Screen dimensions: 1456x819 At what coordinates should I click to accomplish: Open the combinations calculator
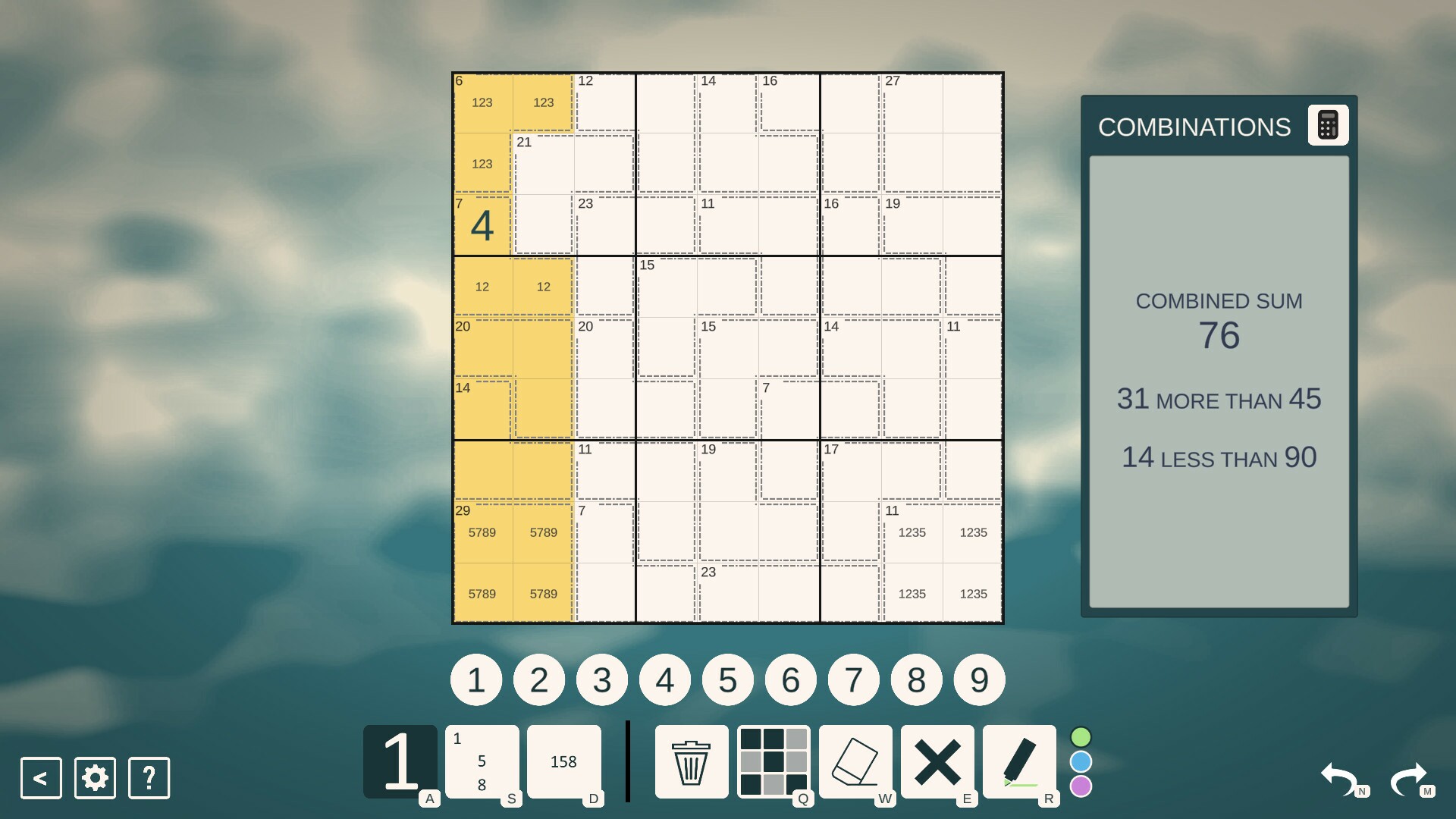coord(1328,124)
